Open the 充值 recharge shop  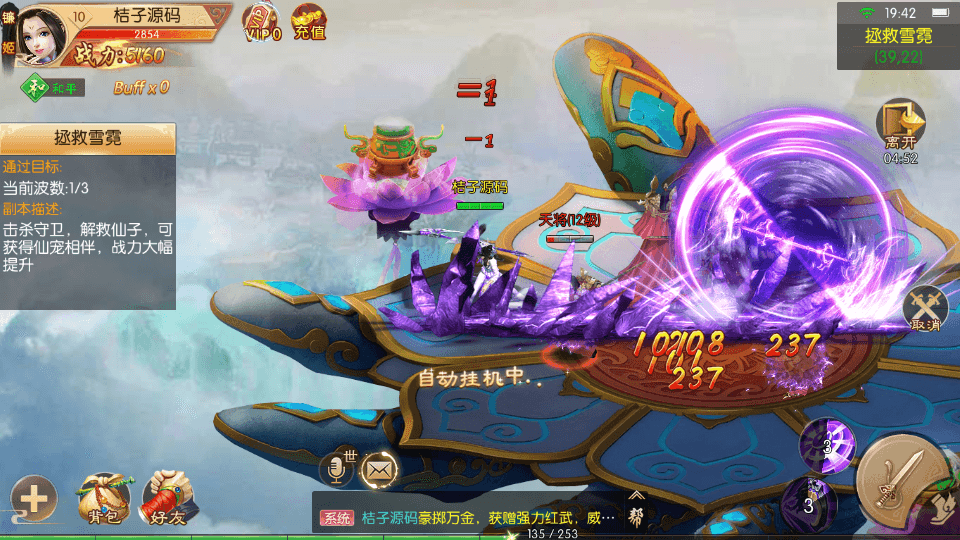(309, 22)
